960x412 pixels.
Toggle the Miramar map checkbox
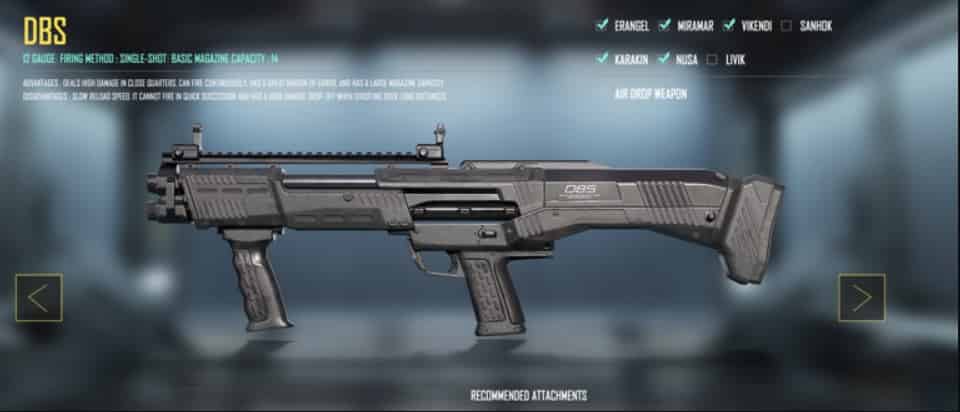coord(663,26)
